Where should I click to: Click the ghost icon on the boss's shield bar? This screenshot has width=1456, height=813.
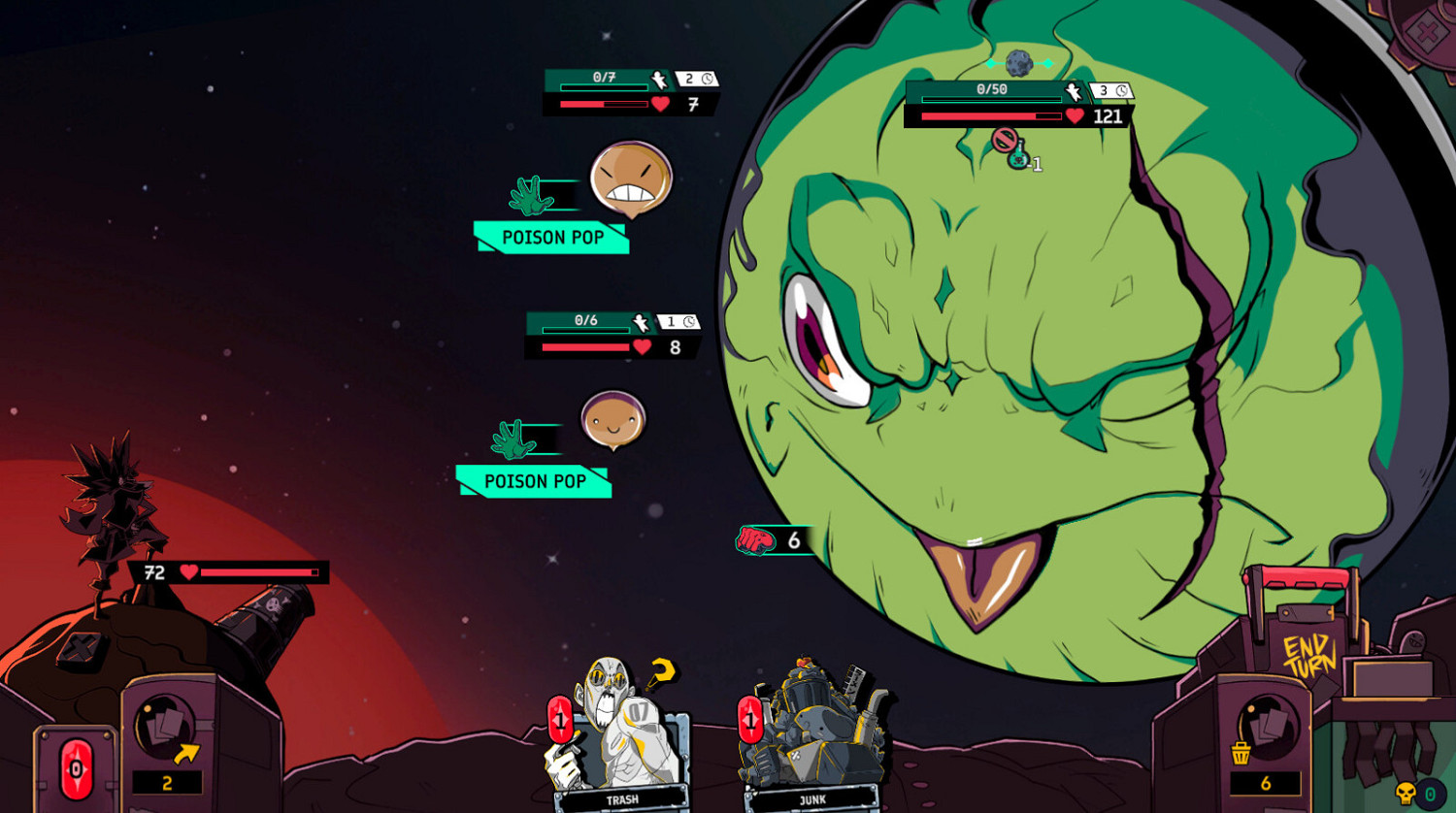pos(1073,91)
